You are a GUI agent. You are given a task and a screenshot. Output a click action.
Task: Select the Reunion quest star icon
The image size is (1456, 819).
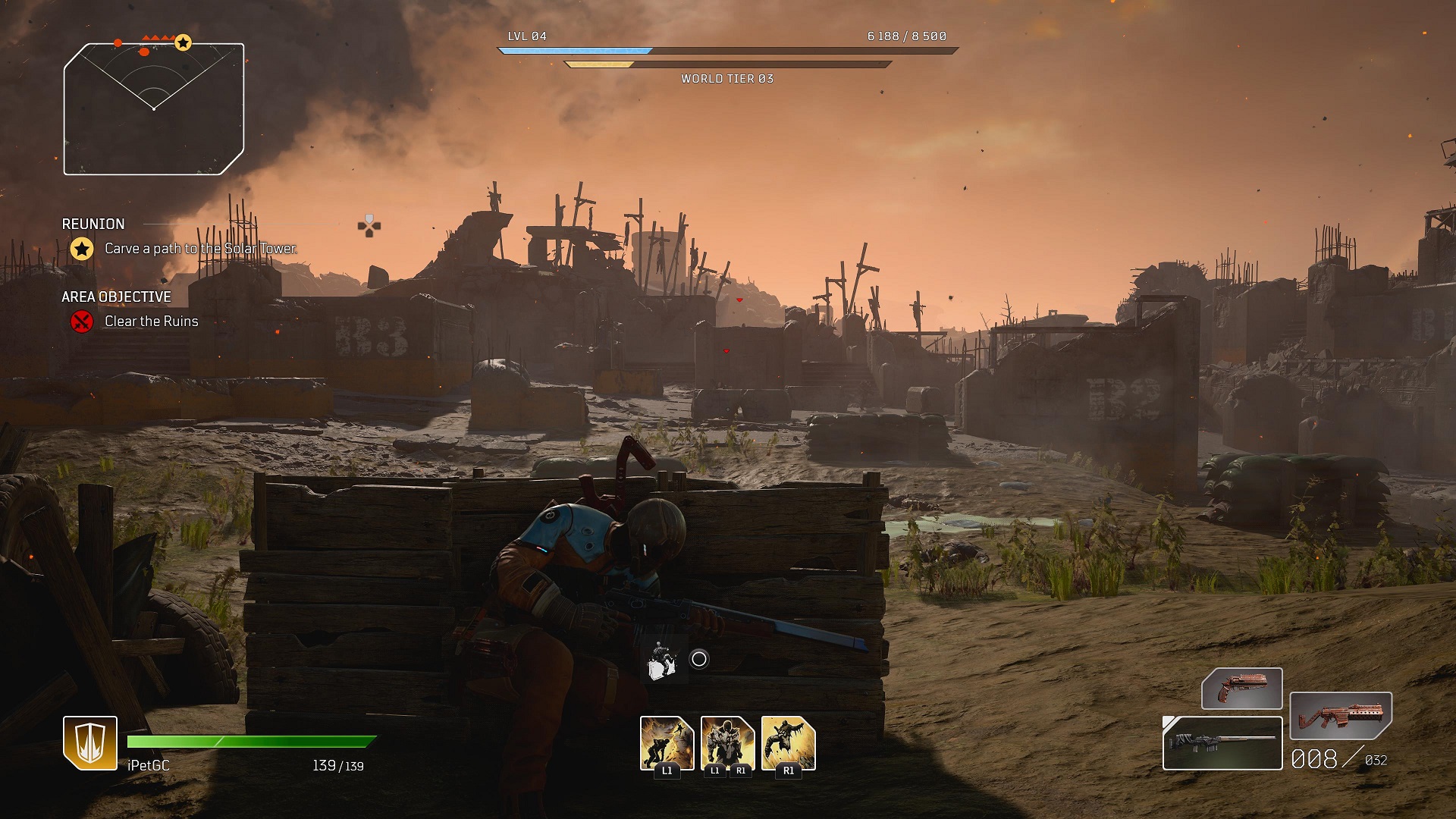[x=82, y=249]
